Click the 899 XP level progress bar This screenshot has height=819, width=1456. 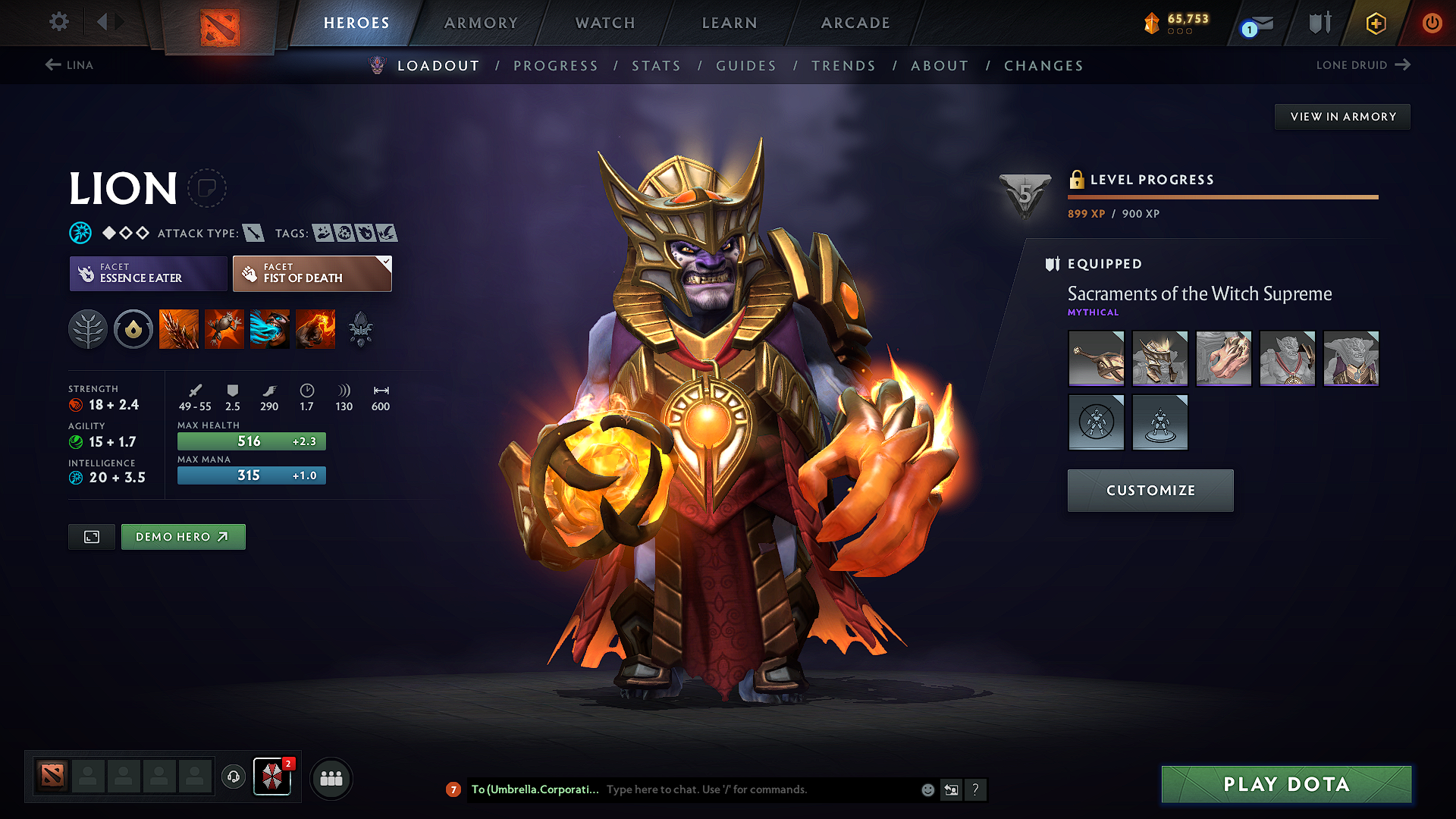point(1222,197)
